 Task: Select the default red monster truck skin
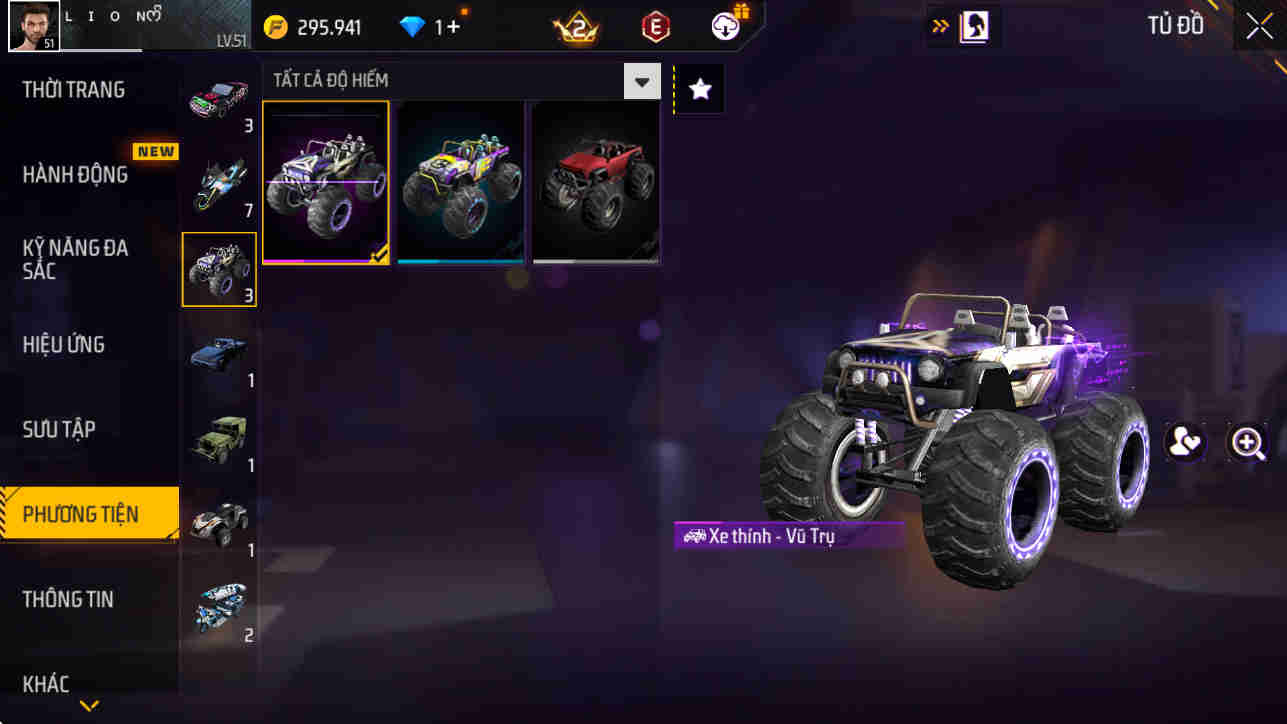click(x=595, y=182)
